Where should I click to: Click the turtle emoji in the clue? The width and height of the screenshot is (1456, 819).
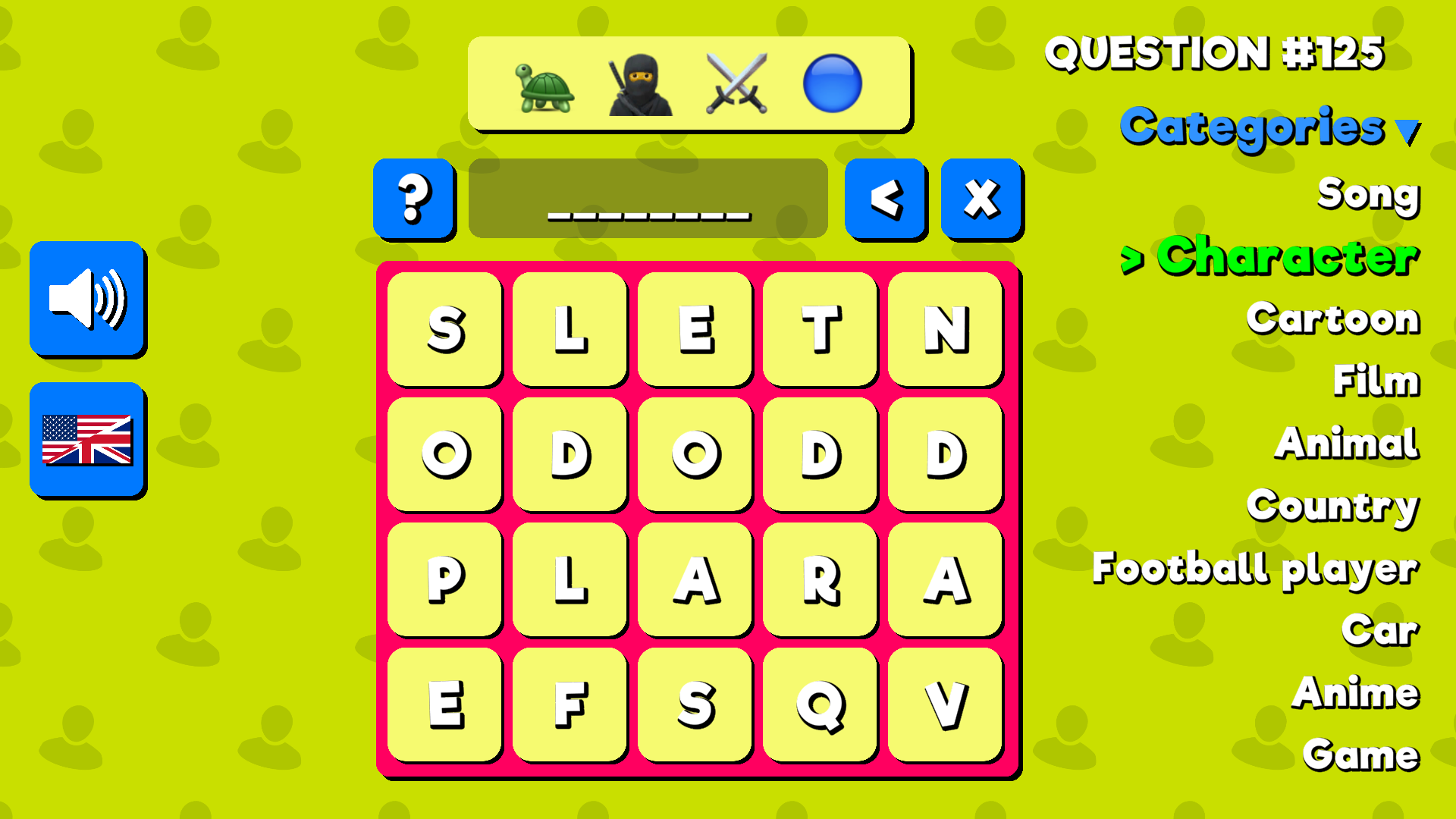coord(543,85)
